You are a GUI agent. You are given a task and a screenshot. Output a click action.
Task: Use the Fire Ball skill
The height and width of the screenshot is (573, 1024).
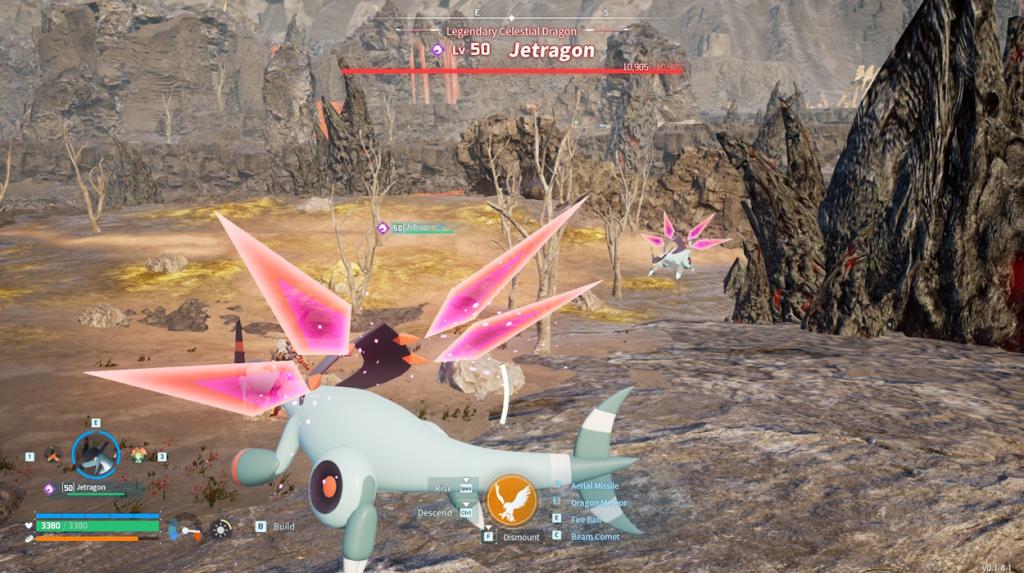[x=587, y=519]
